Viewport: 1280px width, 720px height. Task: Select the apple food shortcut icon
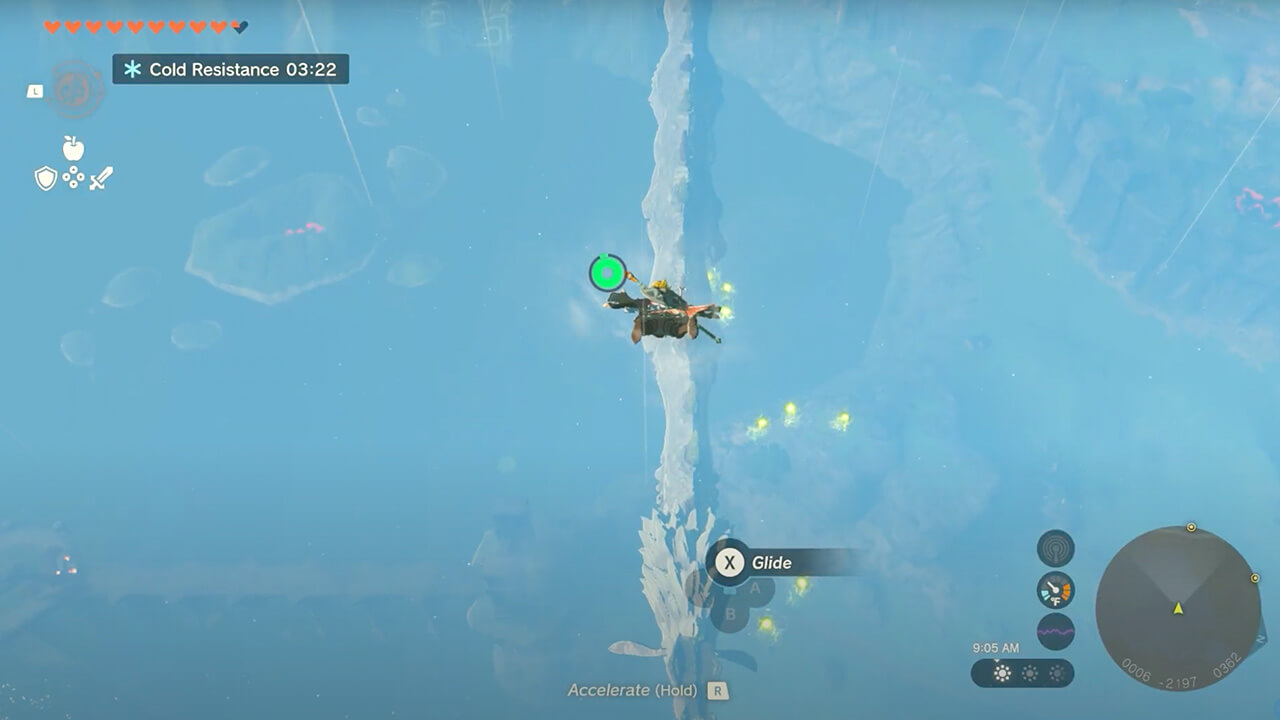[74, 149]
